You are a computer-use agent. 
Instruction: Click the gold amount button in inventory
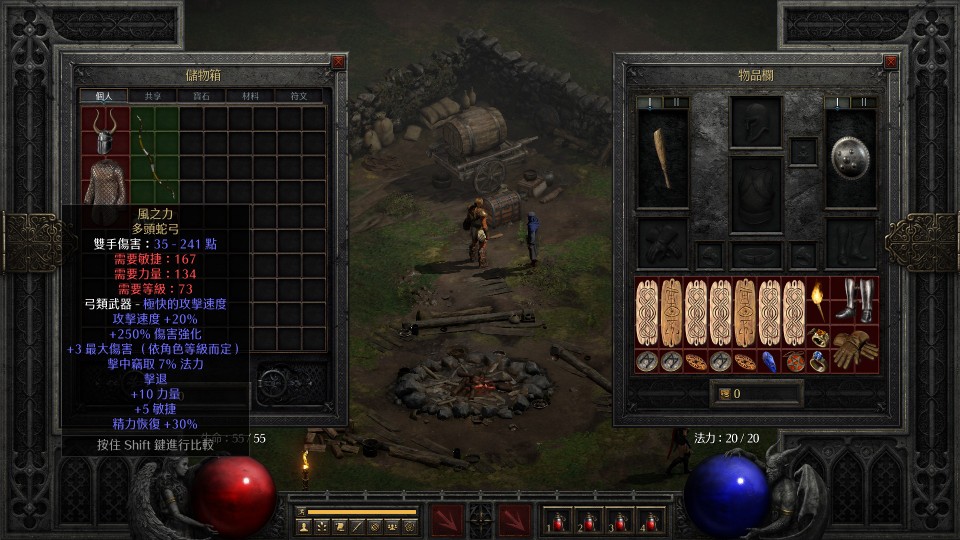[x=727, y=394]
